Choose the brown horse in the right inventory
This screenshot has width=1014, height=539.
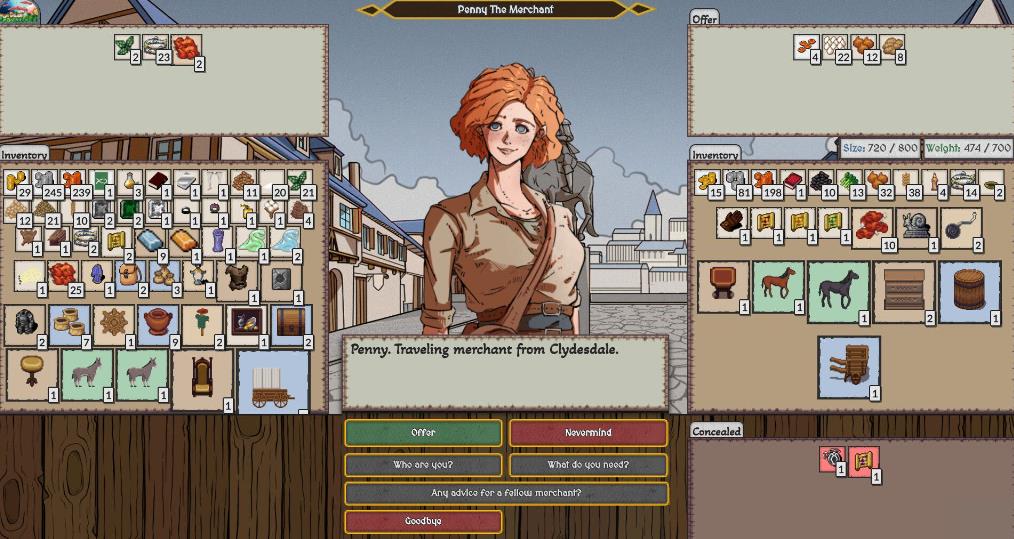pyautogui.click(x=778, y=285)
